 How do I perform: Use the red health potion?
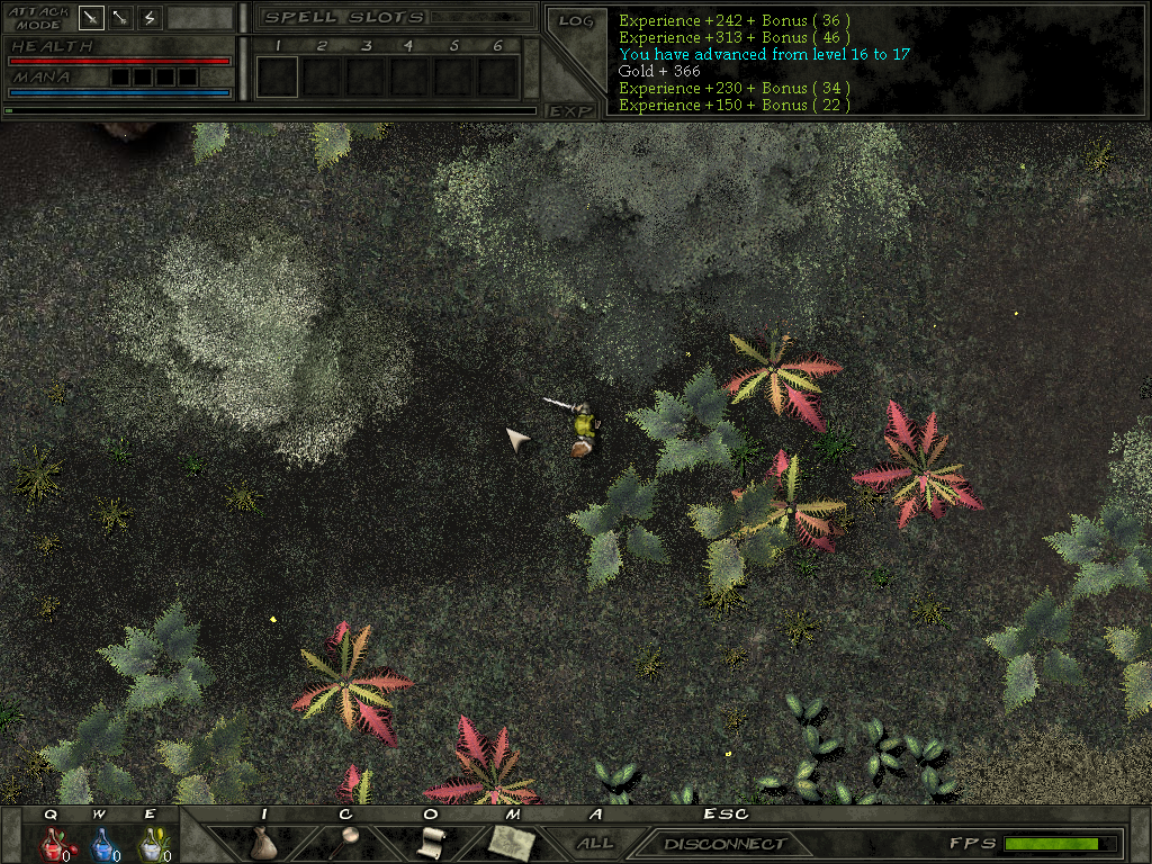tap(52, 845)
